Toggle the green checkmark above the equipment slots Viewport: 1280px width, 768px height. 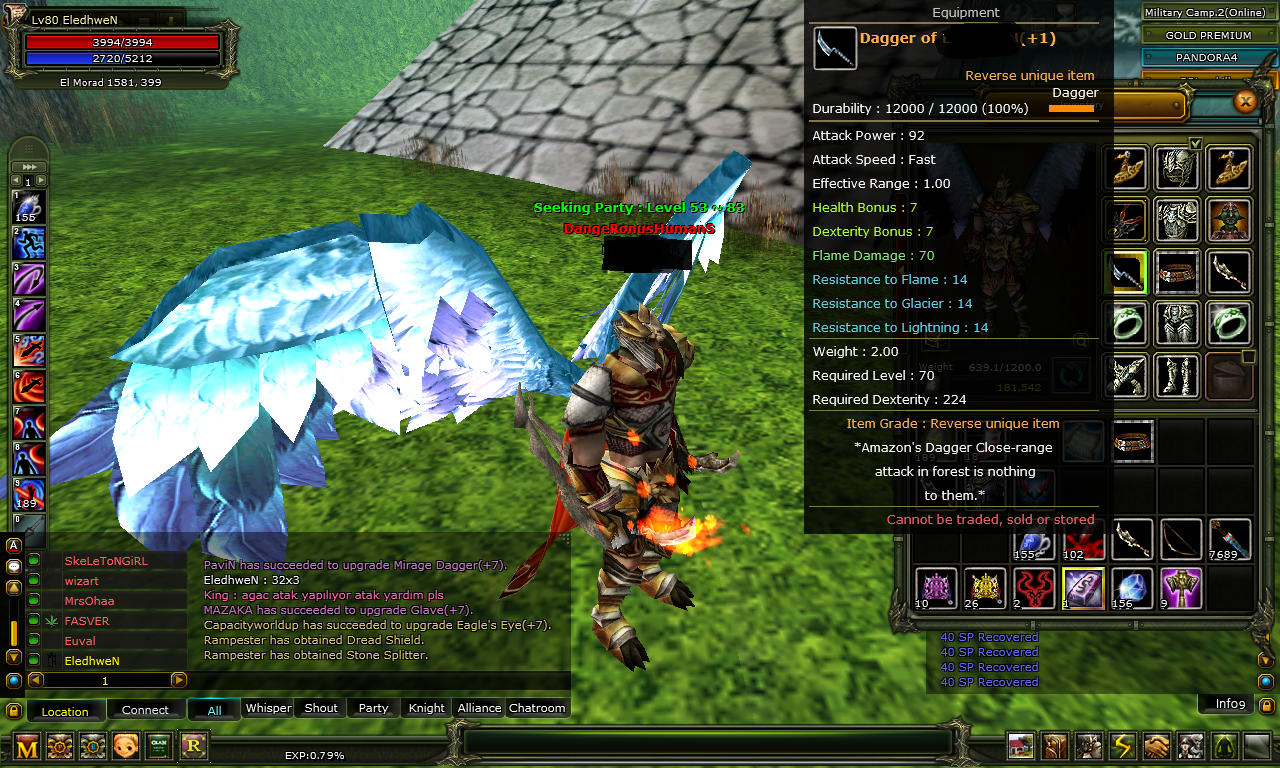click(1195, 142)
